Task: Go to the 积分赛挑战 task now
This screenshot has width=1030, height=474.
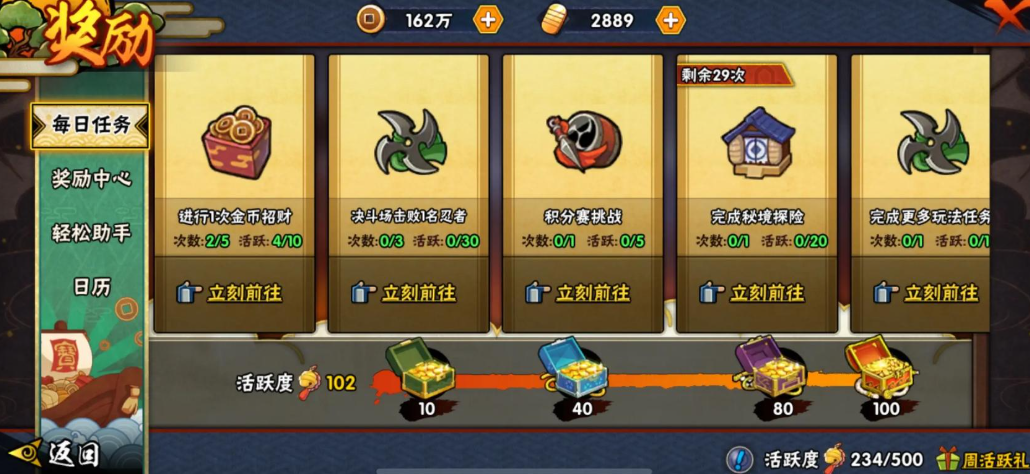Action: point(582,293)
